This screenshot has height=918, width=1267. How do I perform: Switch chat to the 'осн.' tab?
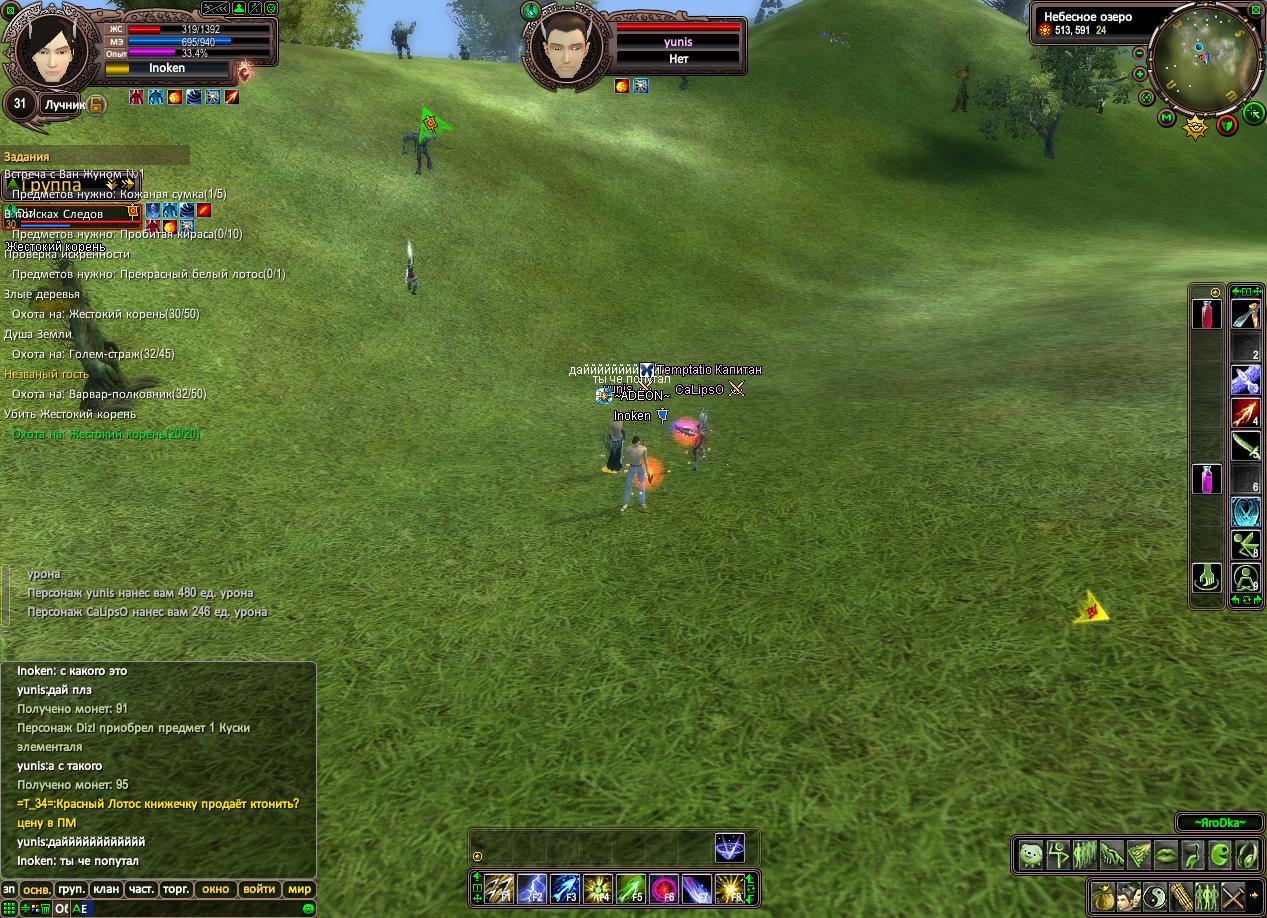pos(36,889)
